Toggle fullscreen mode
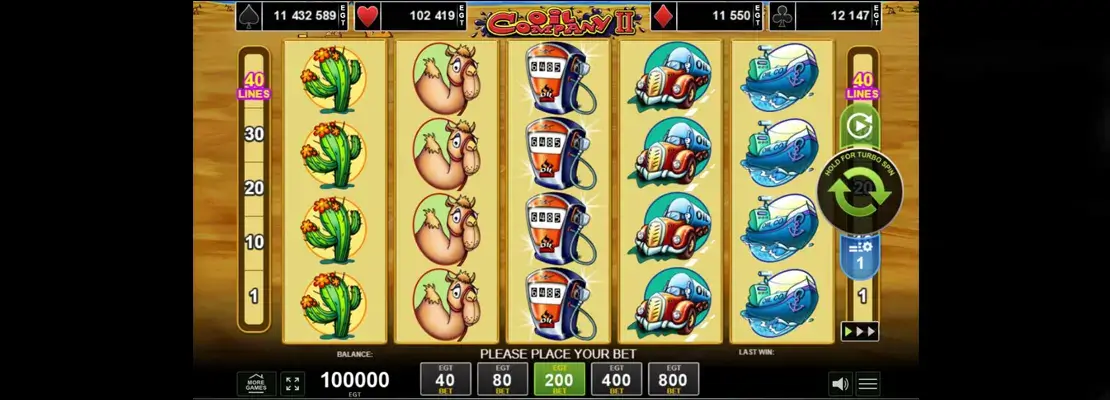 click(x=293, y=383)
